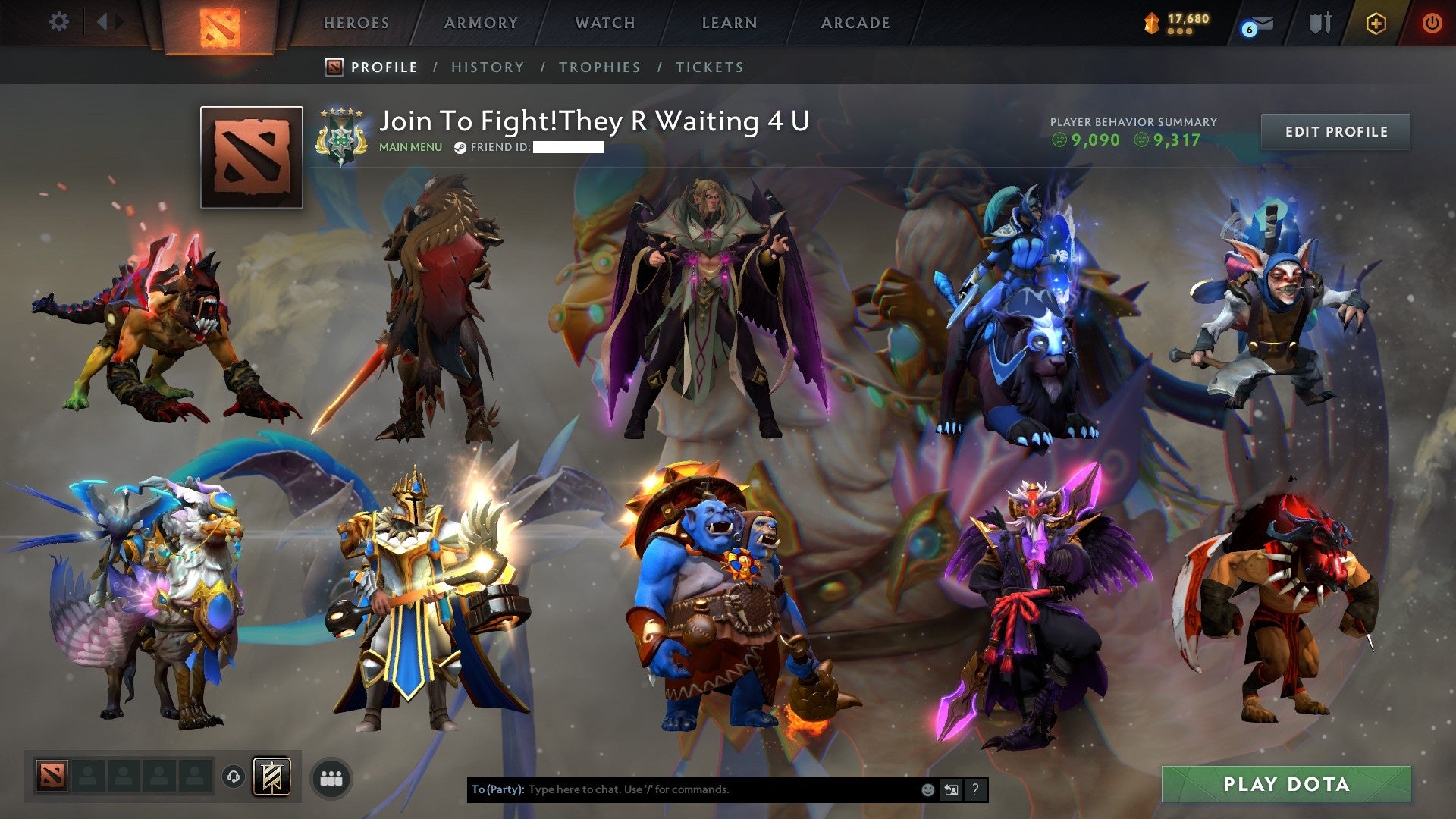1456x819 pixels.
Task: Open the chat help question mark
Action: click(x=974, y=789)
